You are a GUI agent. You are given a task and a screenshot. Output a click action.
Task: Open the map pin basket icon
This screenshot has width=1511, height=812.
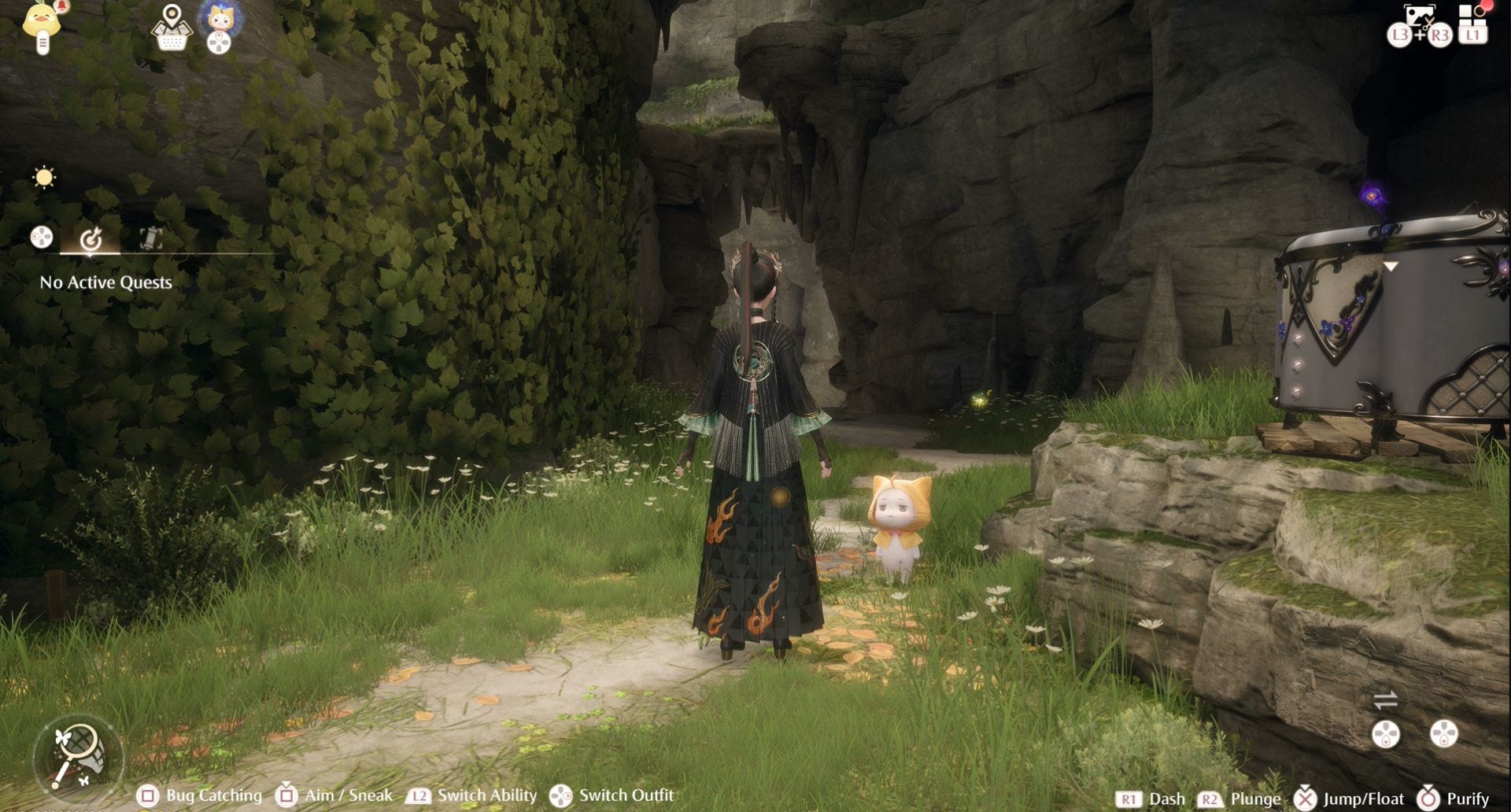coord(171,28)
